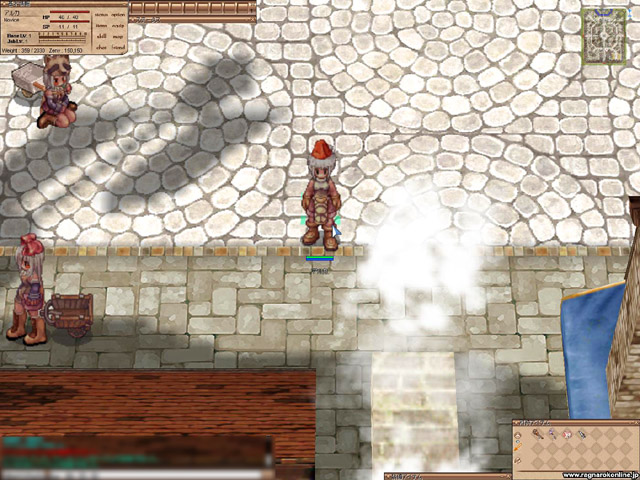
Task: Switch to the bottom inventory category tab
Action: (518, 461)
